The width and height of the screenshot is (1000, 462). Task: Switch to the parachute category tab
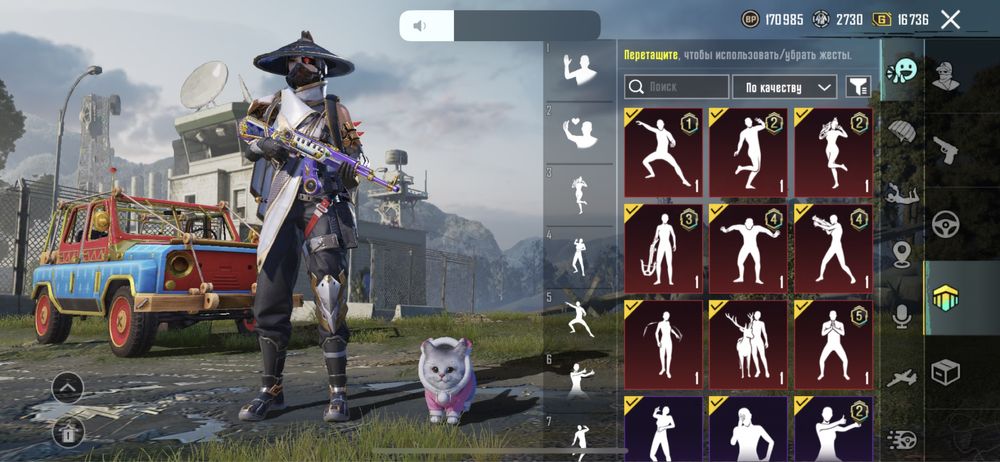click(x=902, y=131)
